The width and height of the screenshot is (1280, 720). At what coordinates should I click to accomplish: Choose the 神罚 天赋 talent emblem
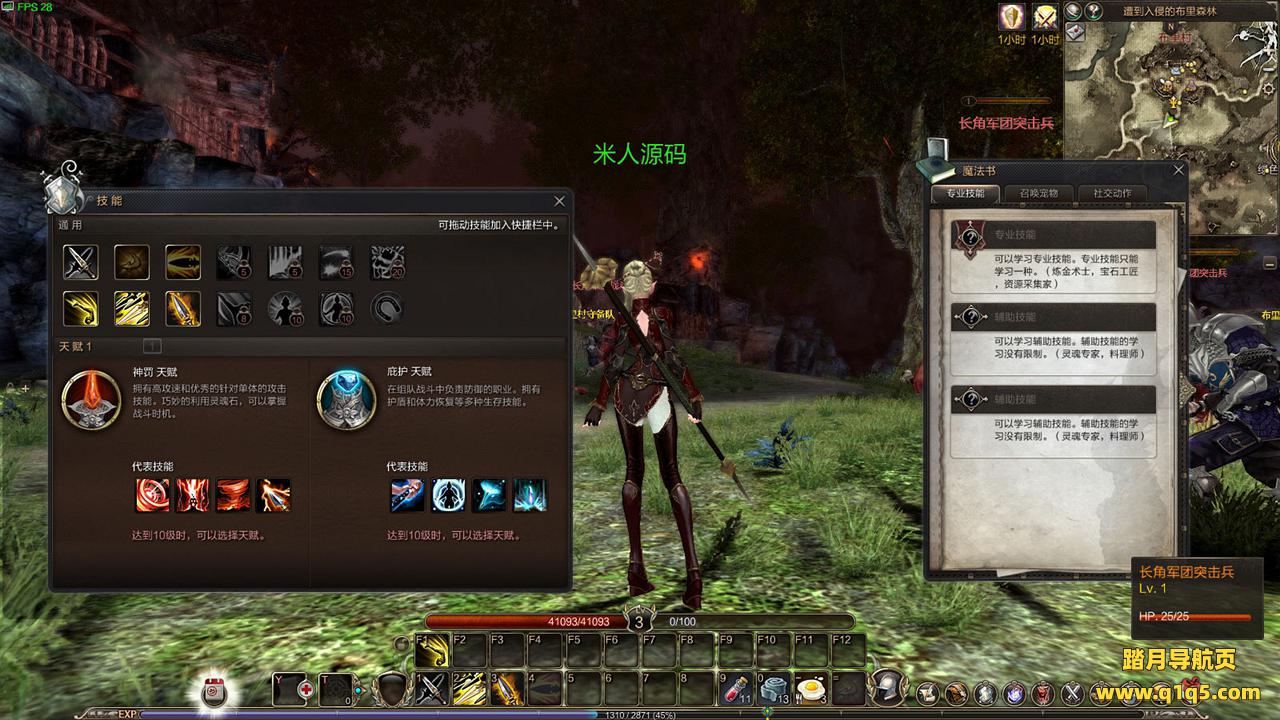tap(92, 399)
